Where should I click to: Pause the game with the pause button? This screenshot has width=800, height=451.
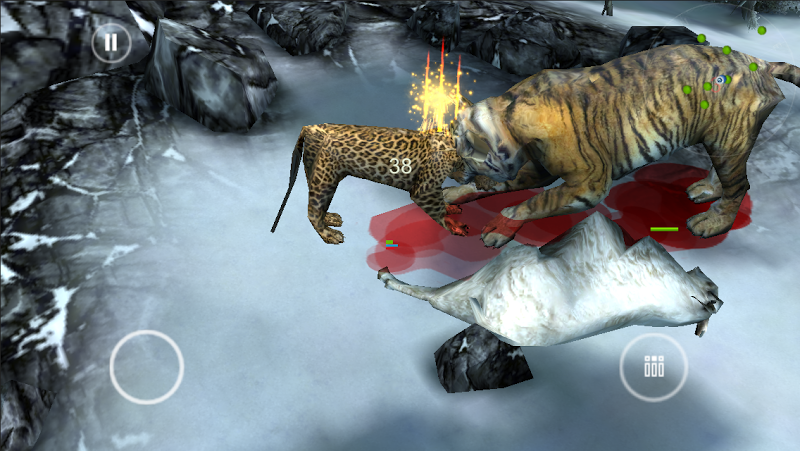click(x=111, y=43)
